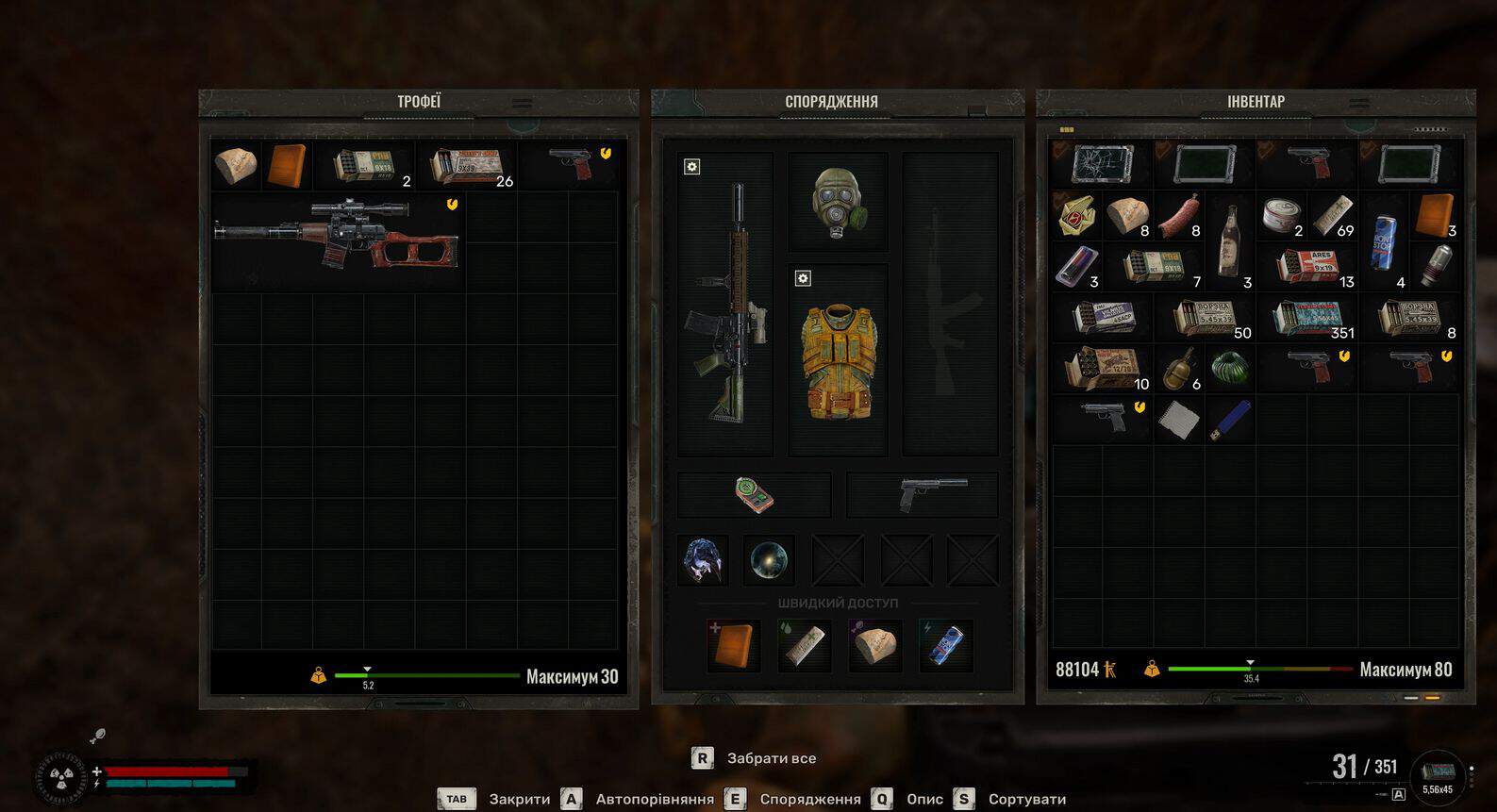Click the equipped gas mask helmet
Screen dimensions: 1497x812
point(837,202)
